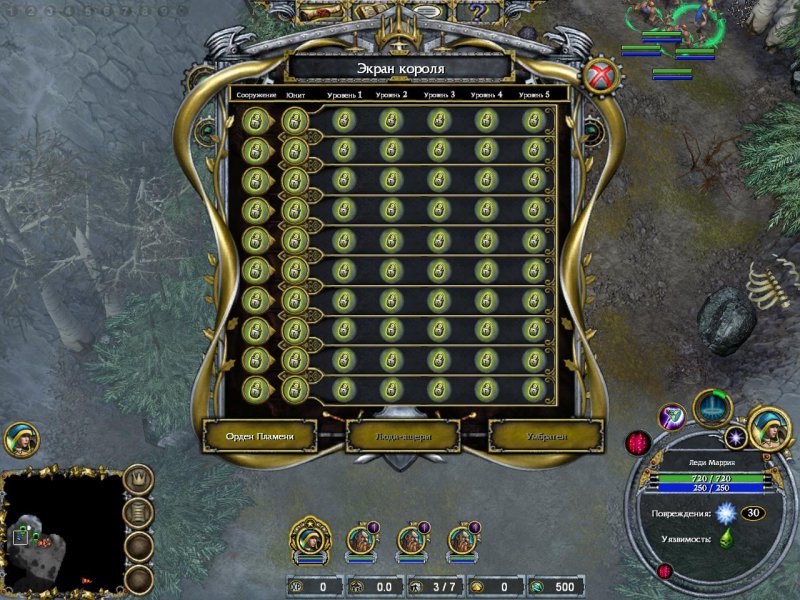Click the crown button beside the minimap
The image size is (800, 600).
click(x=139, y=480)
